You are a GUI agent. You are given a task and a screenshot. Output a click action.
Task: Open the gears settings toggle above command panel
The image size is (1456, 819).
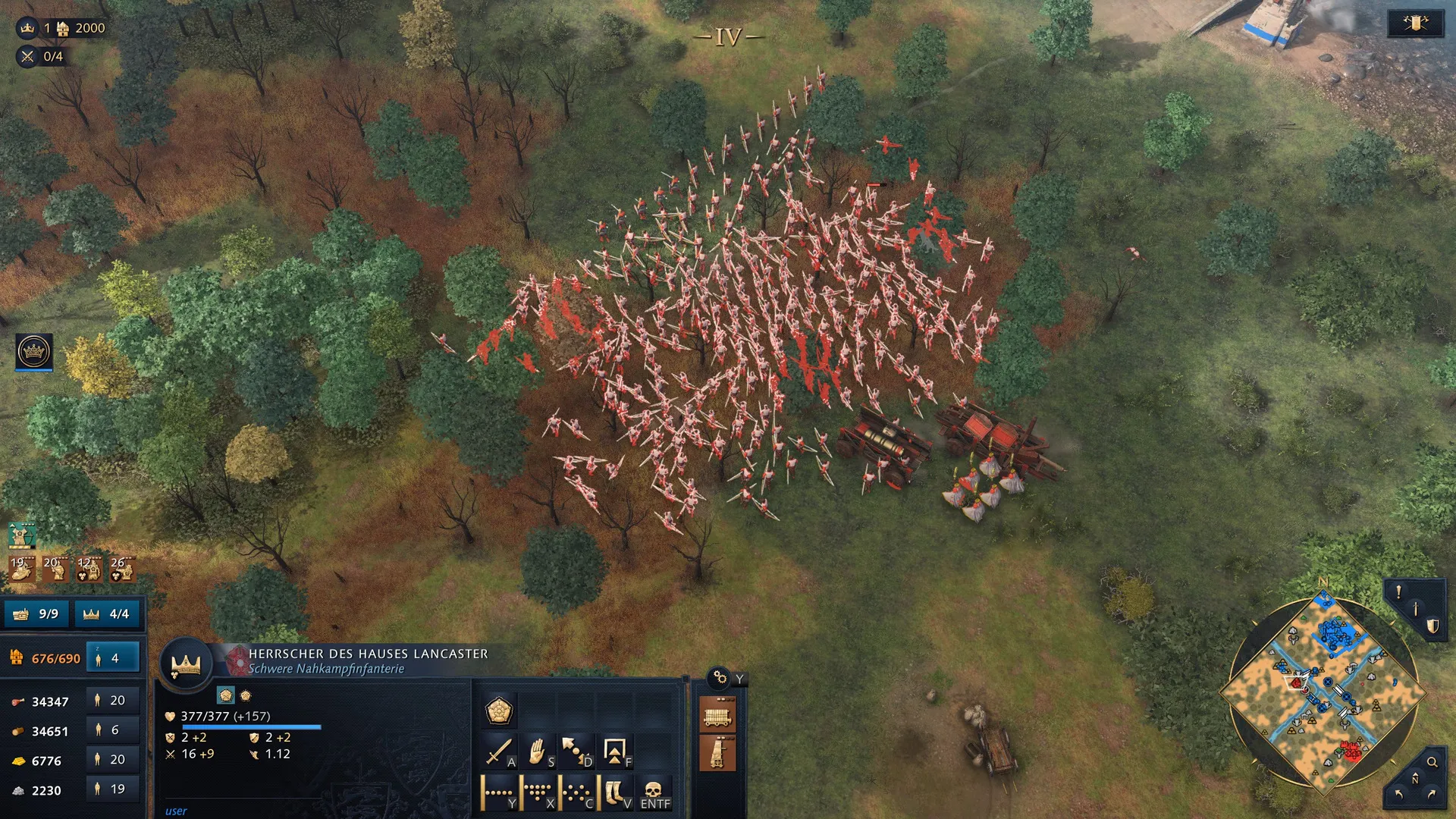click(719, 677)
